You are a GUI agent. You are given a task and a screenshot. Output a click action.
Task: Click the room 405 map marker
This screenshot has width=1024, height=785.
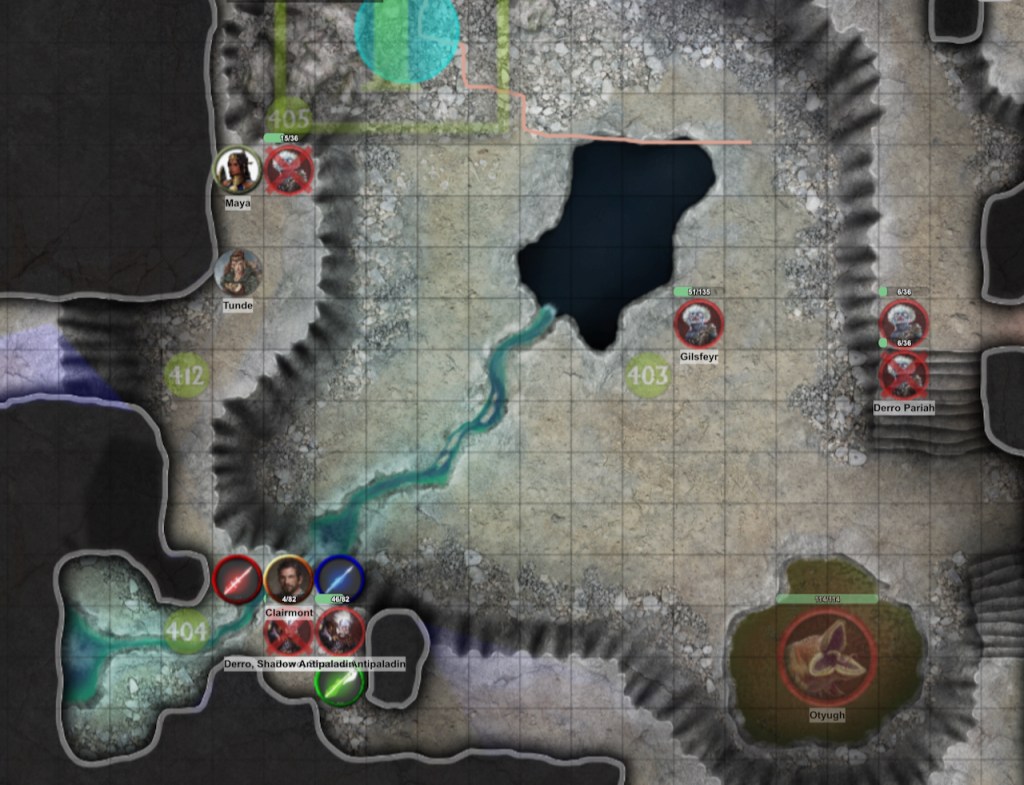tap(290, 118)
